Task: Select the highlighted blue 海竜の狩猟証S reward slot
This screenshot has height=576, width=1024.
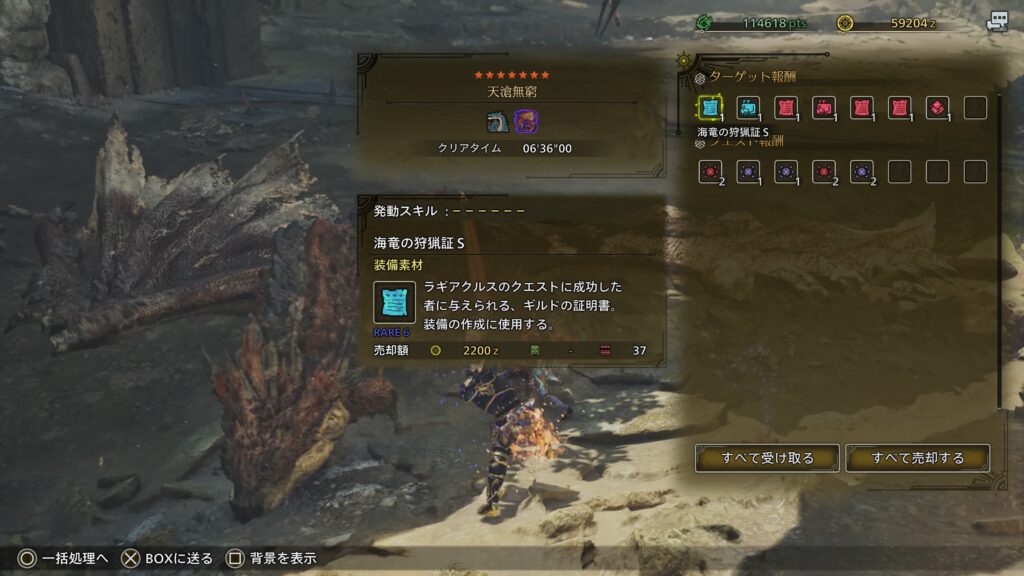Action: pyautogui.click(x=709, y=108)
